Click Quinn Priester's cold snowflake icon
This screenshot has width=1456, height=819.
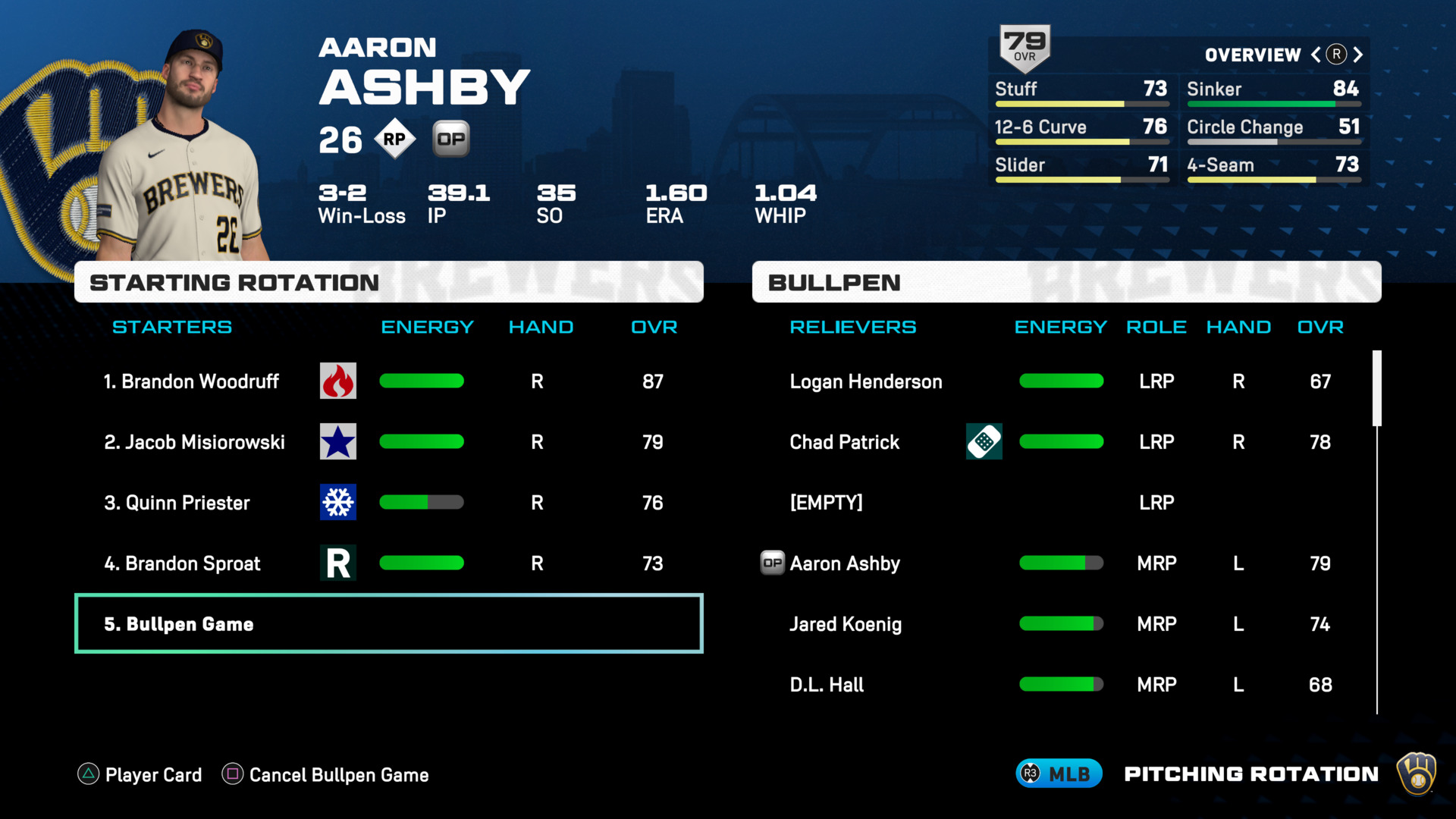(338, 502)
